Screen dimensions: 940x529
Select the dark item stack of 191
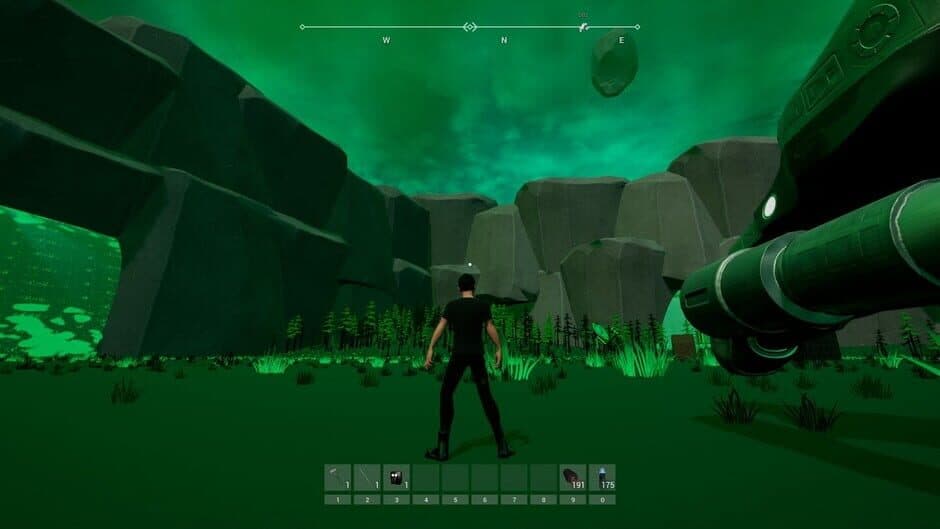(x=572, y=477)
